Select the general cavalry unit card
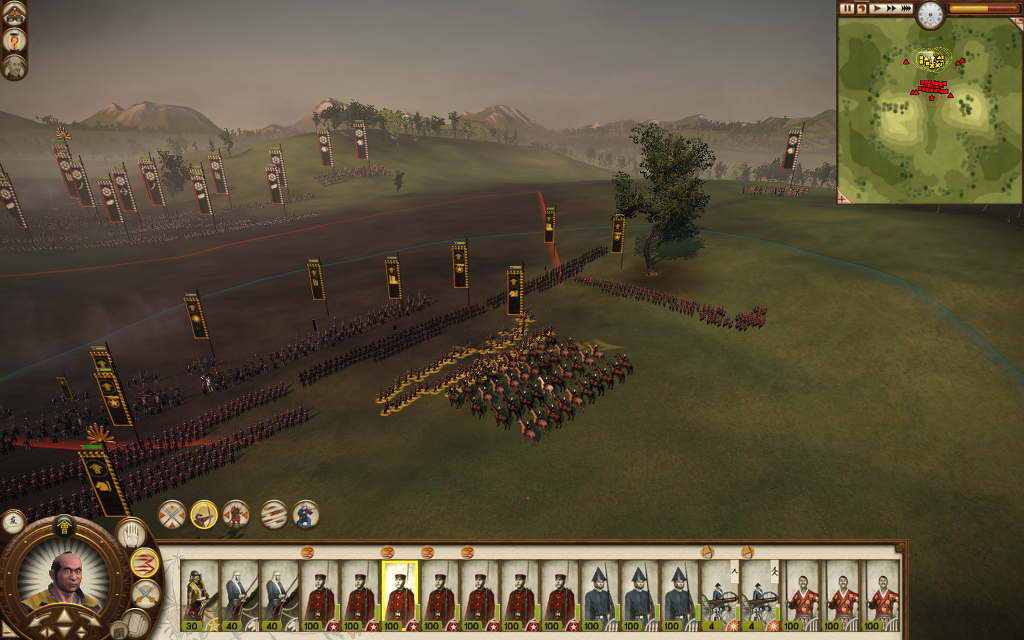Screen dimensions: 1024x640 (199, 593)
